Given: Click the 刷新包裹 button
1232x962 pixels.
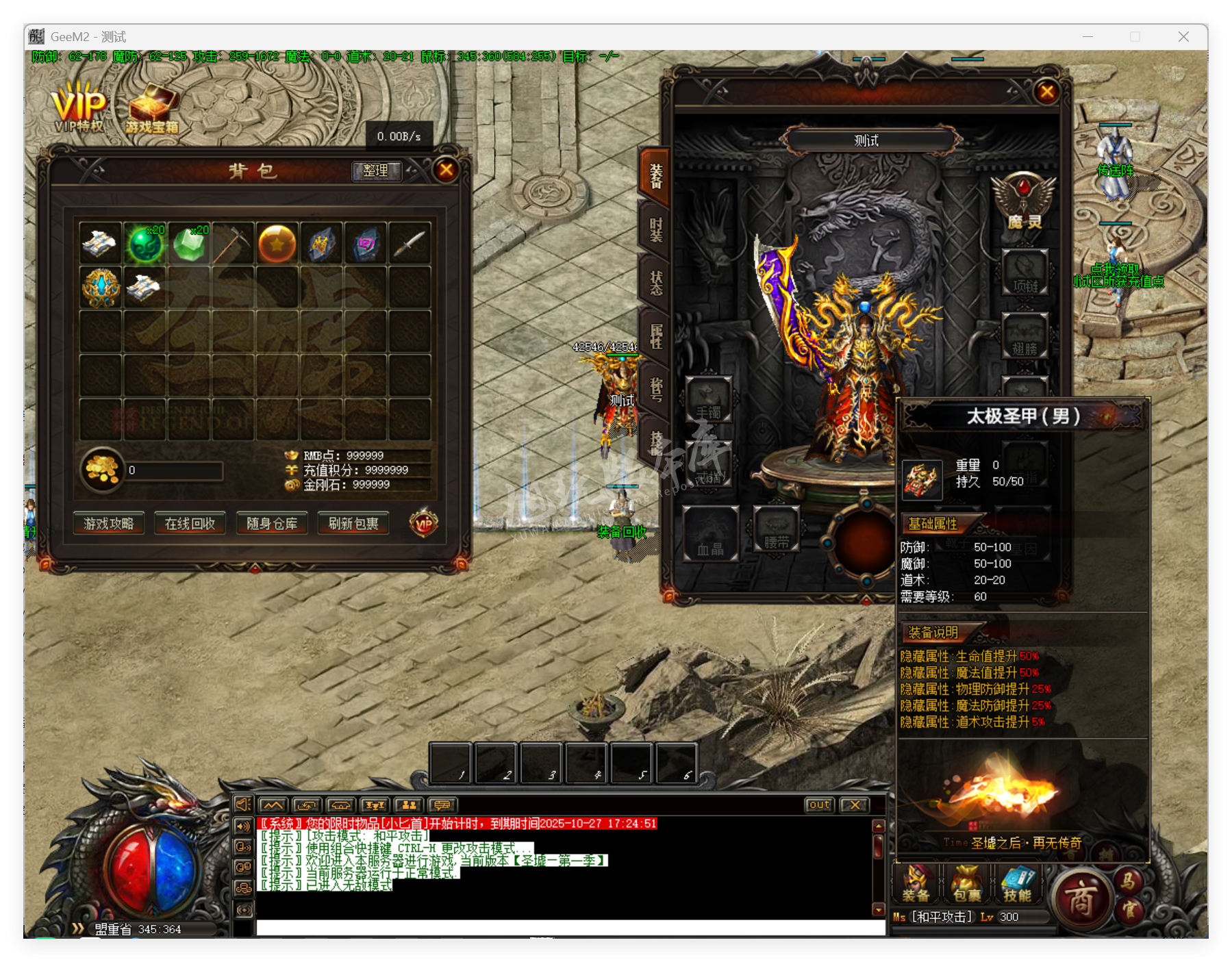Looking at the screenshot, I should 353,524.
